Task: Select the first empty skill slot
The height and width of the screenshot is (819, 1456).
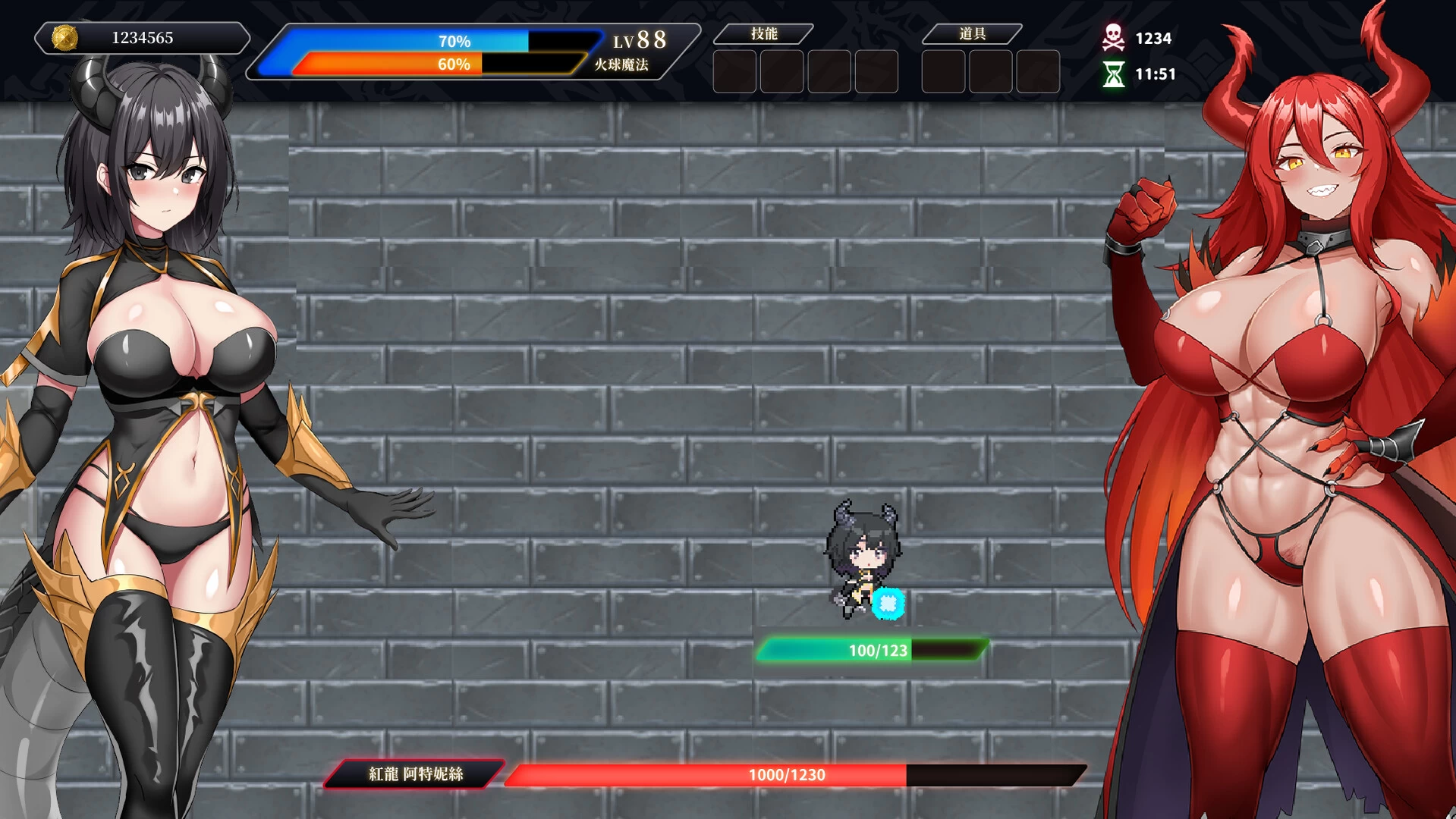Action: coord(734,71)
